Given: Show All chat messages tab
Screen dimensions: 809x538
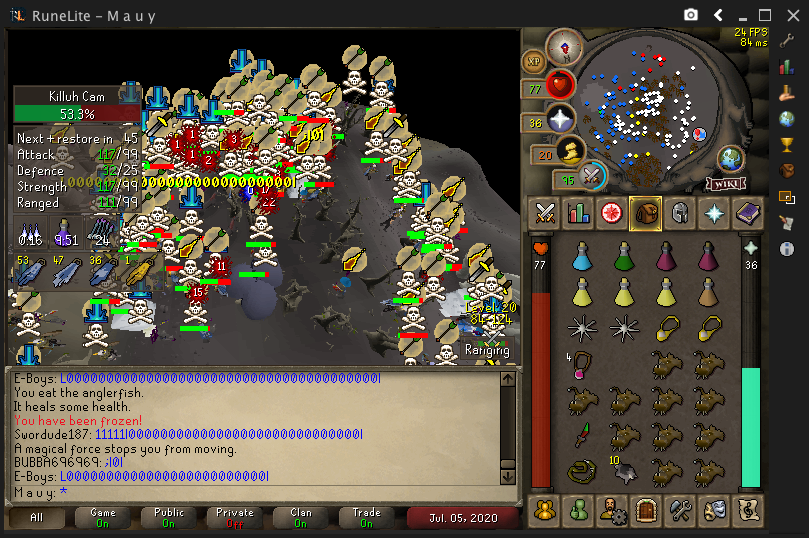Looking at the screenshot, I should coord(37,518).
